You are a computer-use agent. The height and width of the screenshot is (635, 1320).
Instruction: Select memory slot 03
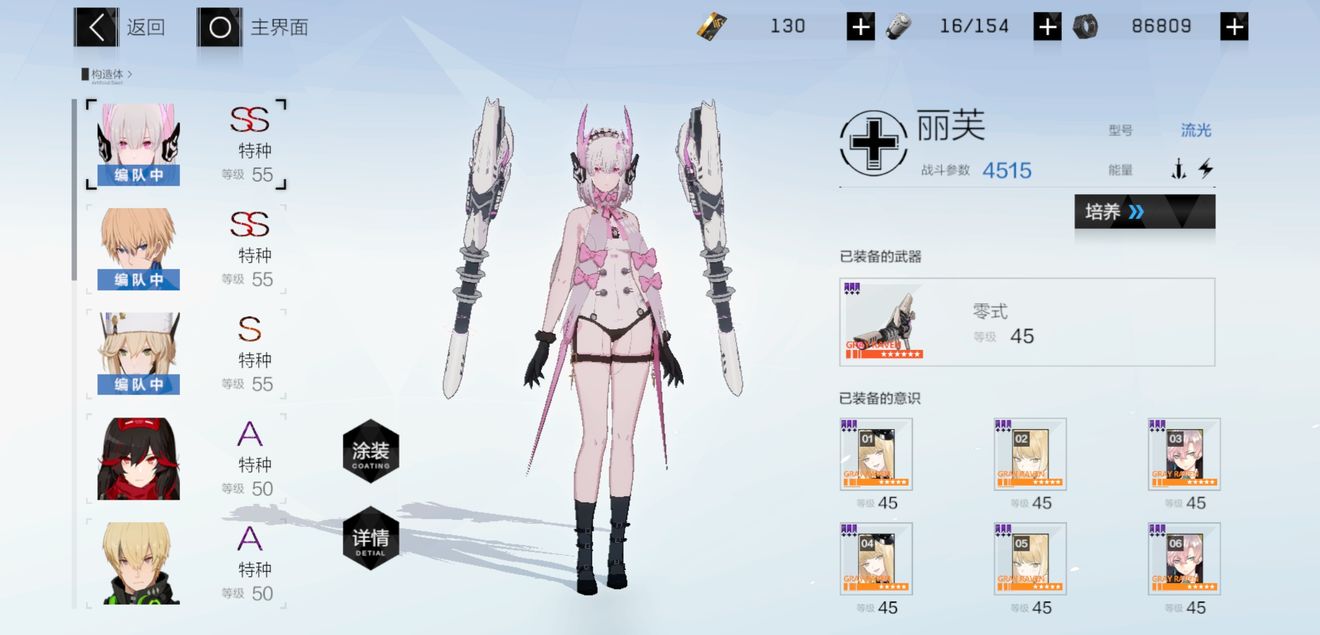pos(1184,455)
